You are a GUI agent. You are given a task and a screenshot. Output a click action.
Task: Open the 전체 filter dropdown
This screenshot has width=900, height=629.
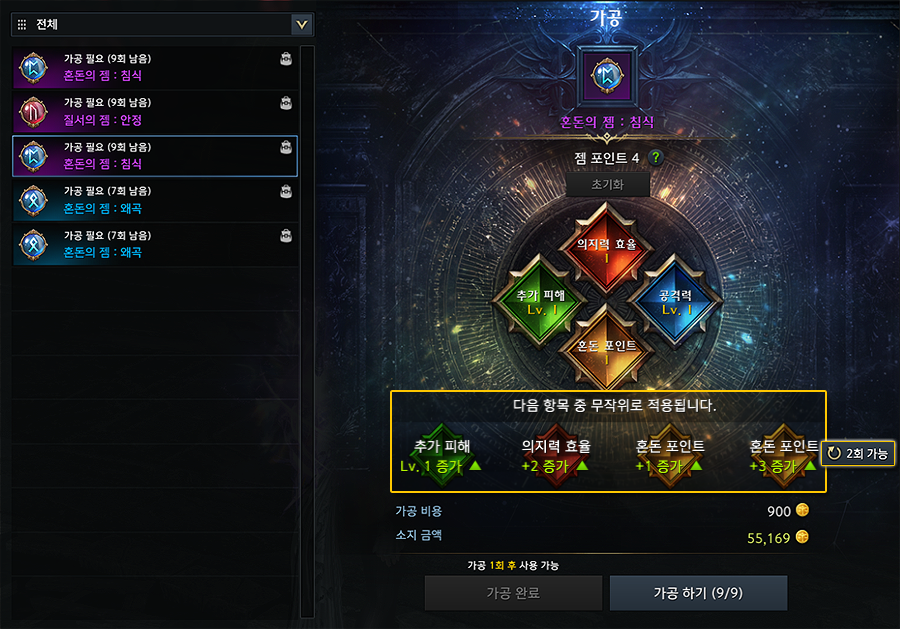[301, 24]
